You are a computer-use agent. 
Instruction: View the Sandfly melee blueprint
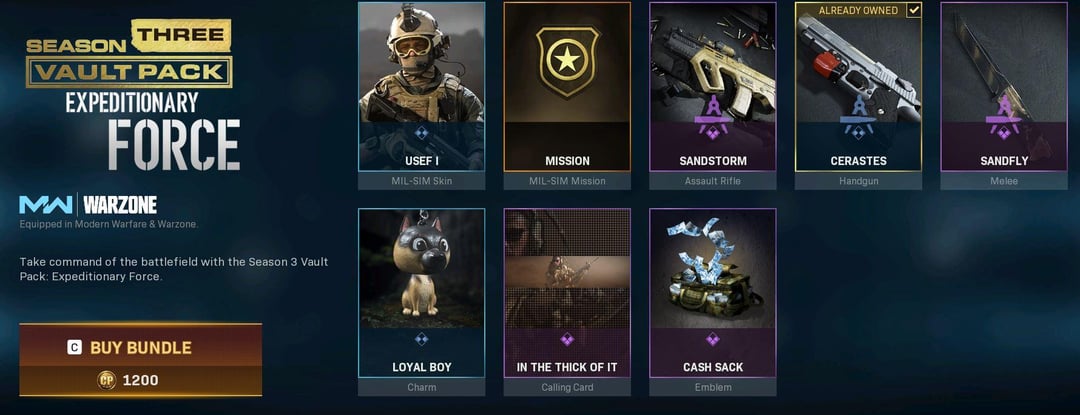coord(1004,88)
